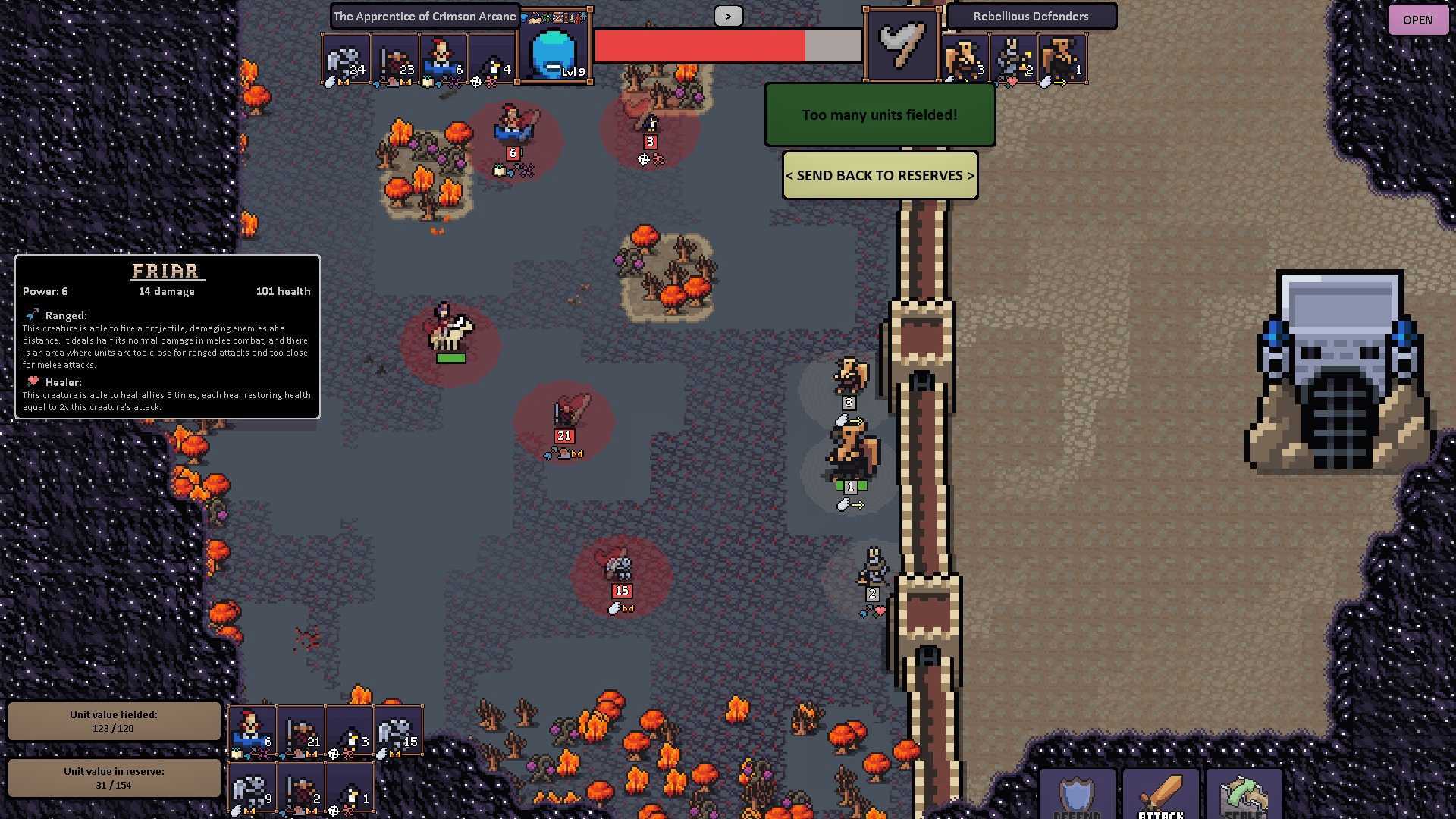The width and height of the screenshot is (1456, 819).
Task: Click the top army swordsman slot showing 23
Action: tap(395, 60)
